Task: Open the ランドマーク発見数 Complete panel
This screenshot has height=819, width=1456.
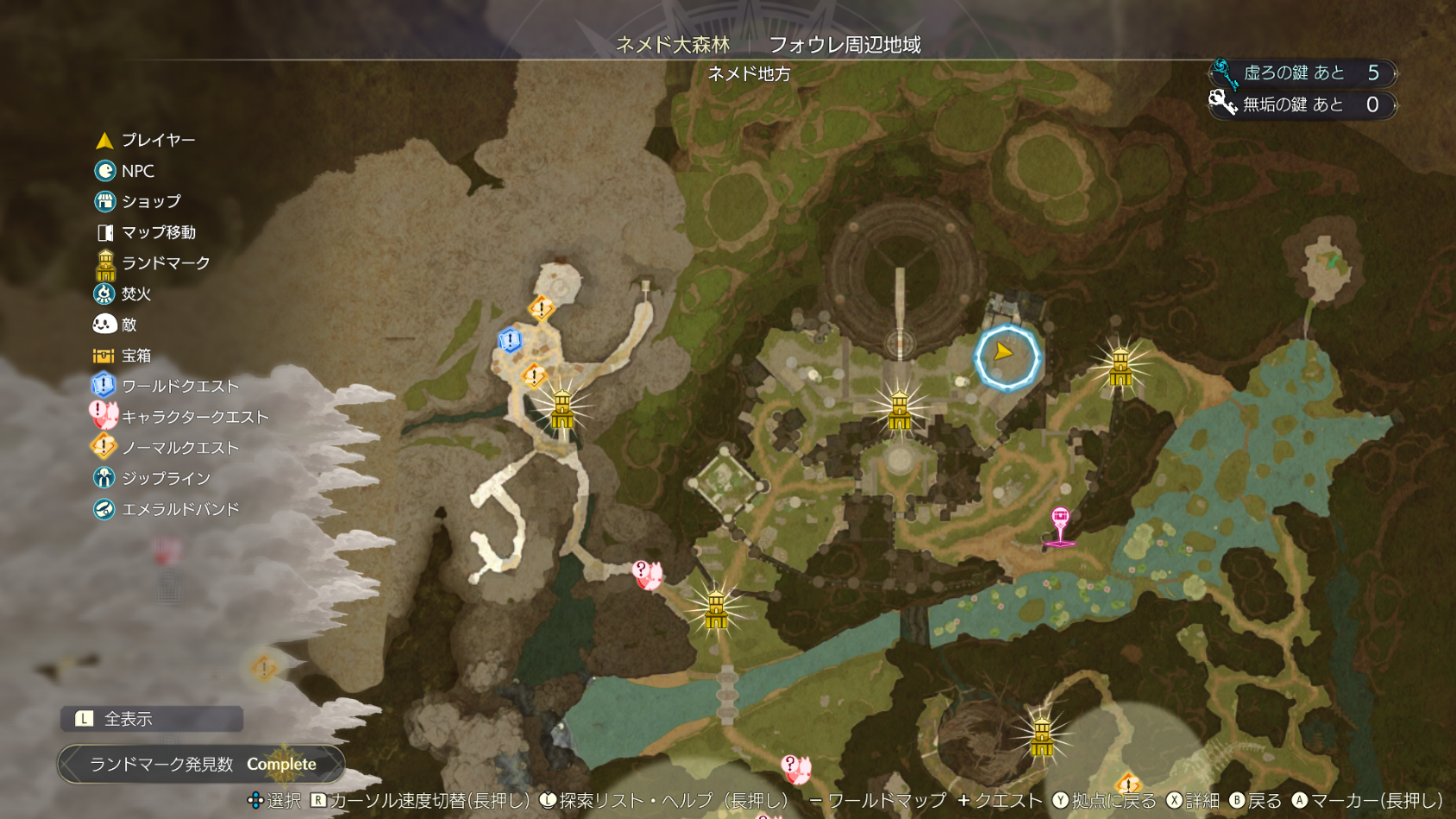Action: (x=201, y=764)
